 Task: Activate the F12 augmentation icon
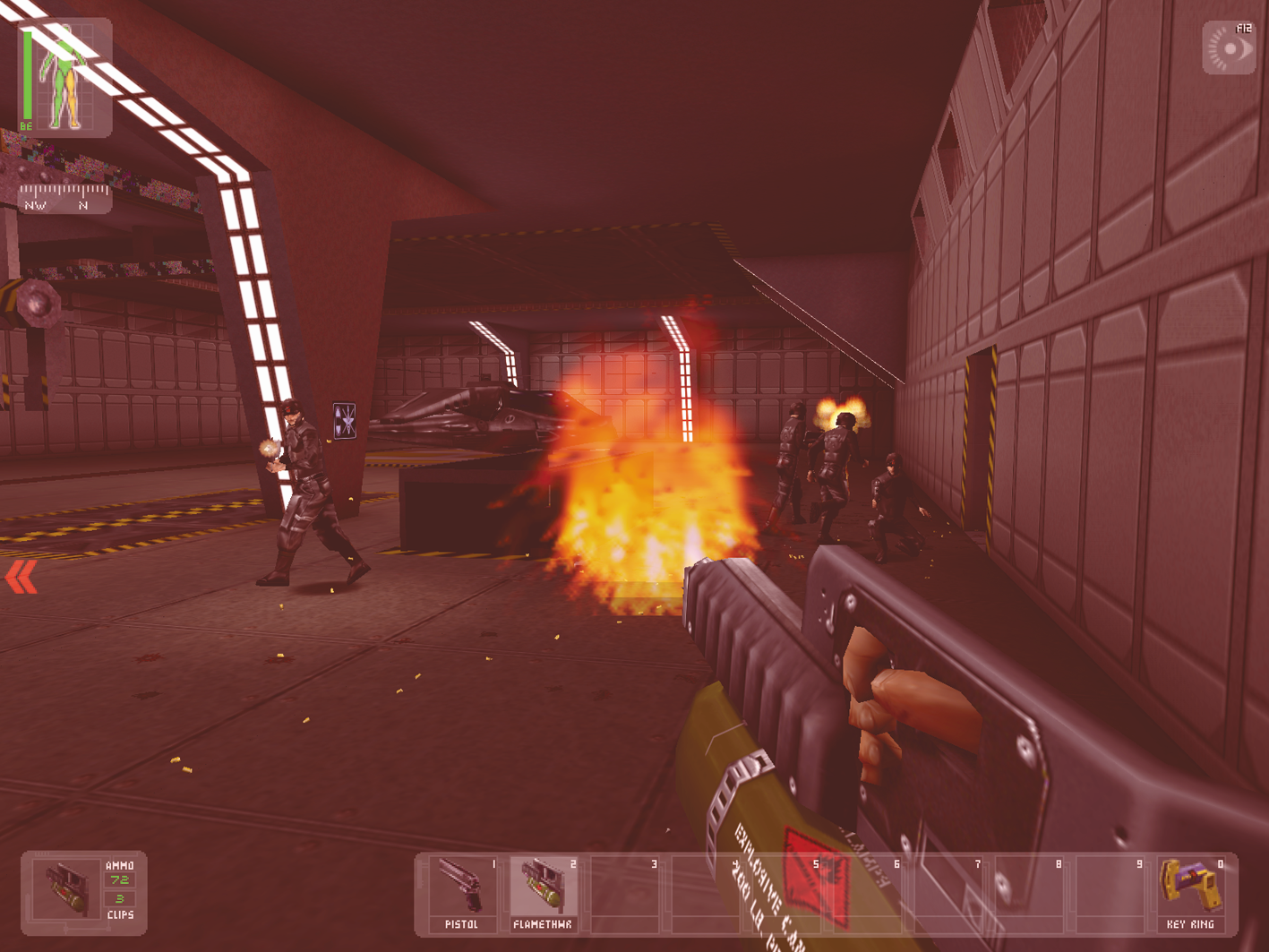point(1230,48)
